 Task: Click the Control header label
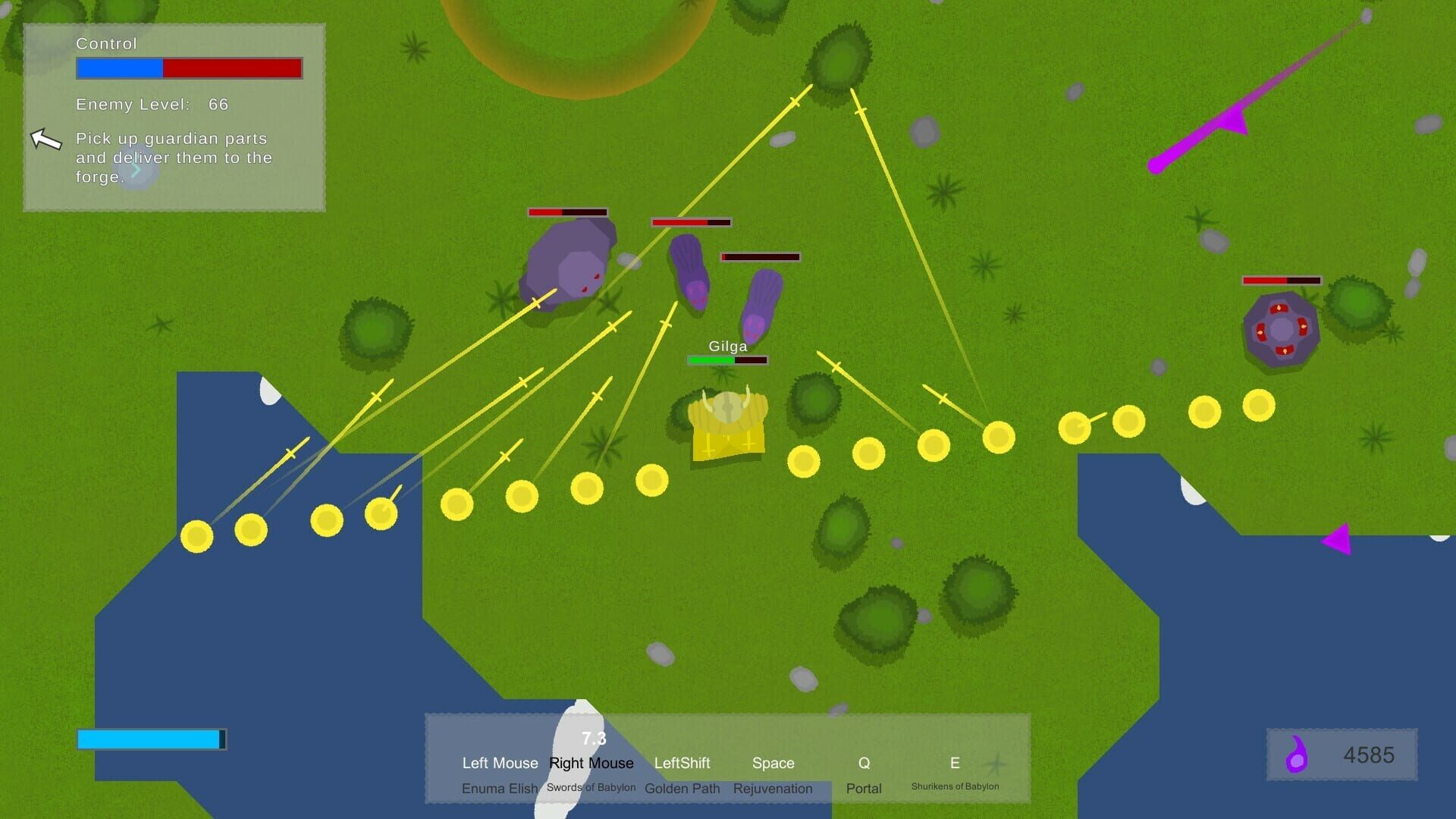click(x=106, y=44)
